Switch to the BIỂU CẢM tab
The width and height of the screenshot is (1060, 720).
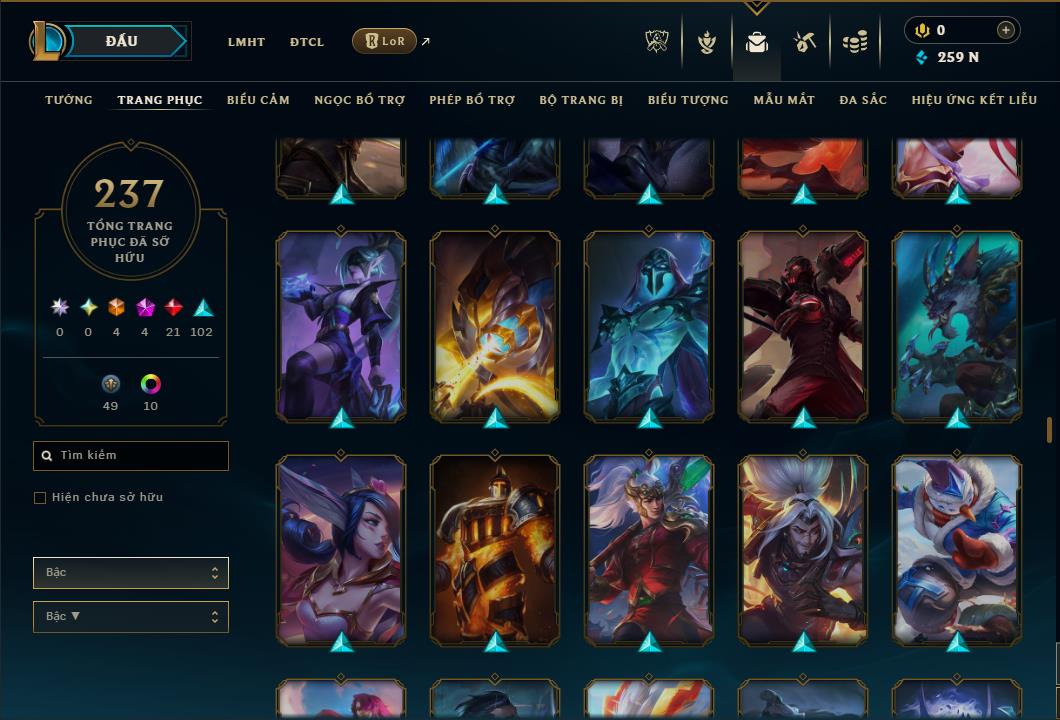258,100
